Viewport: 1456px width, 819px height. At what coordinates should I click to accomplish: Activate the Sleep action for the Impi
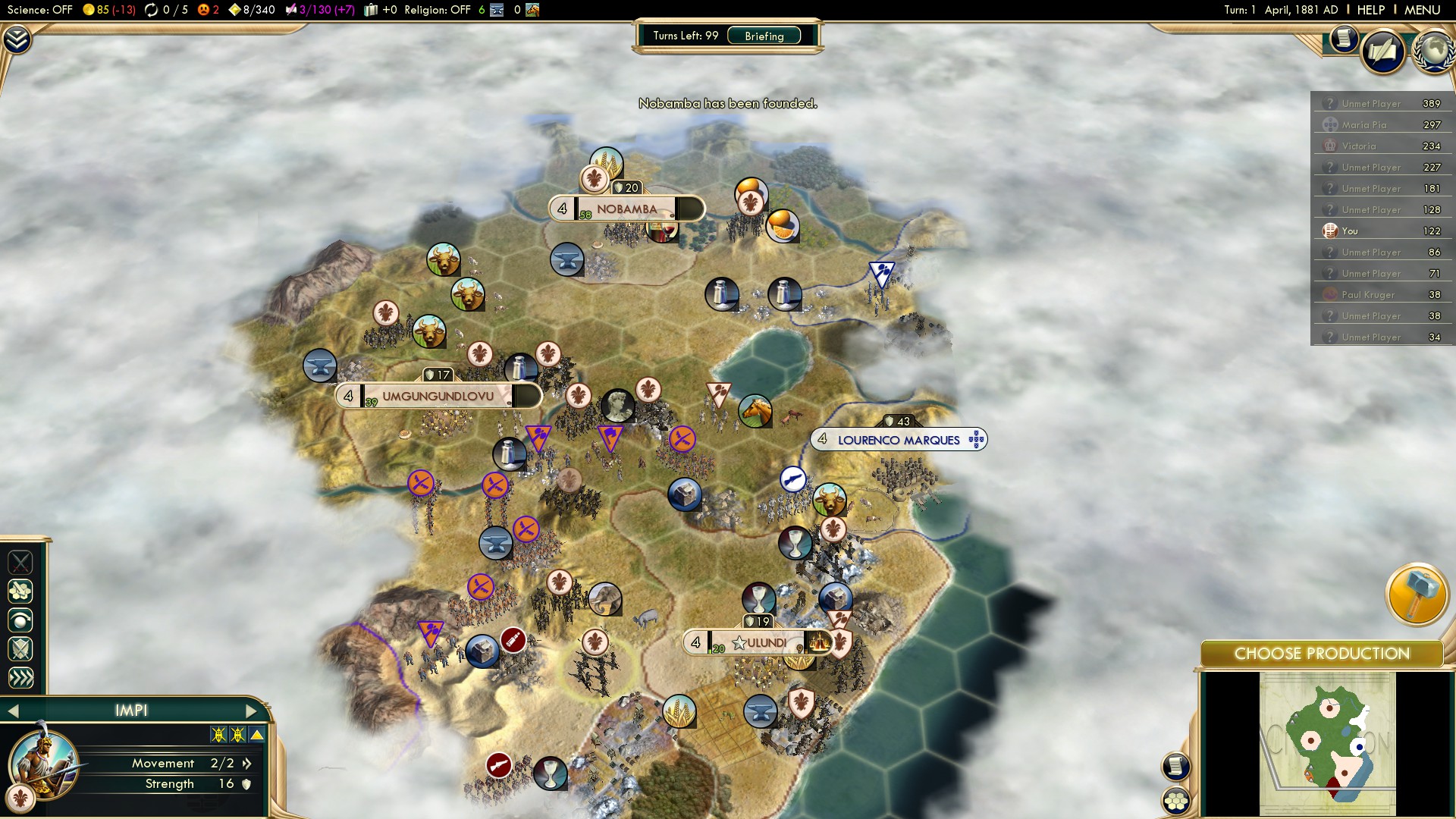click(x=21, y=620)
